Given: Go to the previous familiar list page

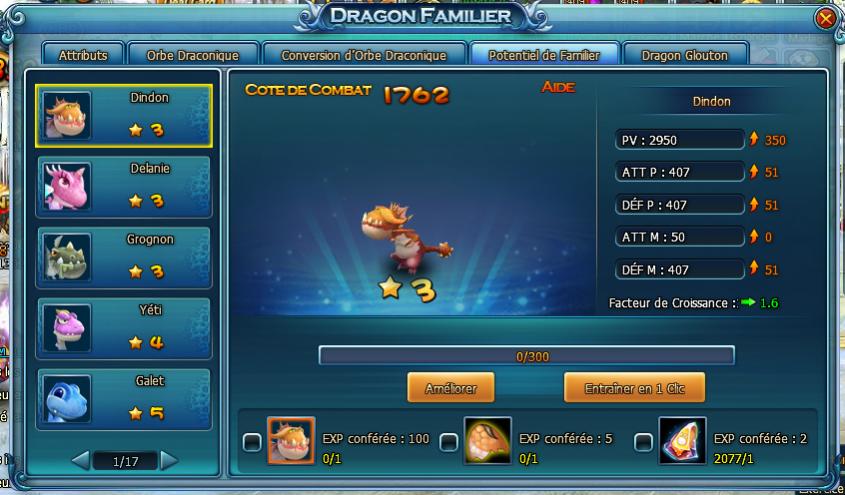Looking at the screenshot, I should coord(80,461).
